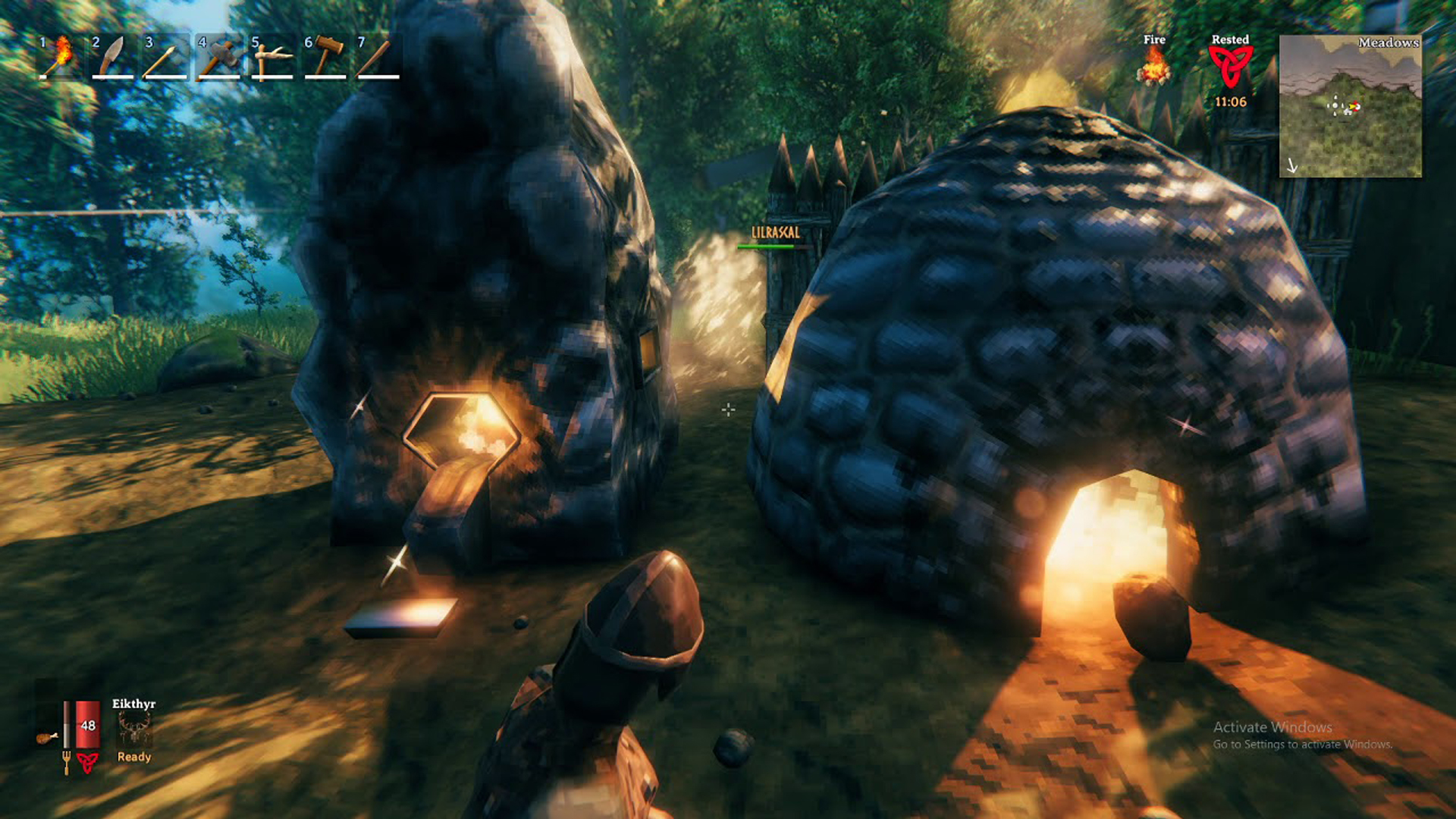Select the torch in hotbar slot 1
Viewport: 1456px width, 819px height.
[60, 57]
